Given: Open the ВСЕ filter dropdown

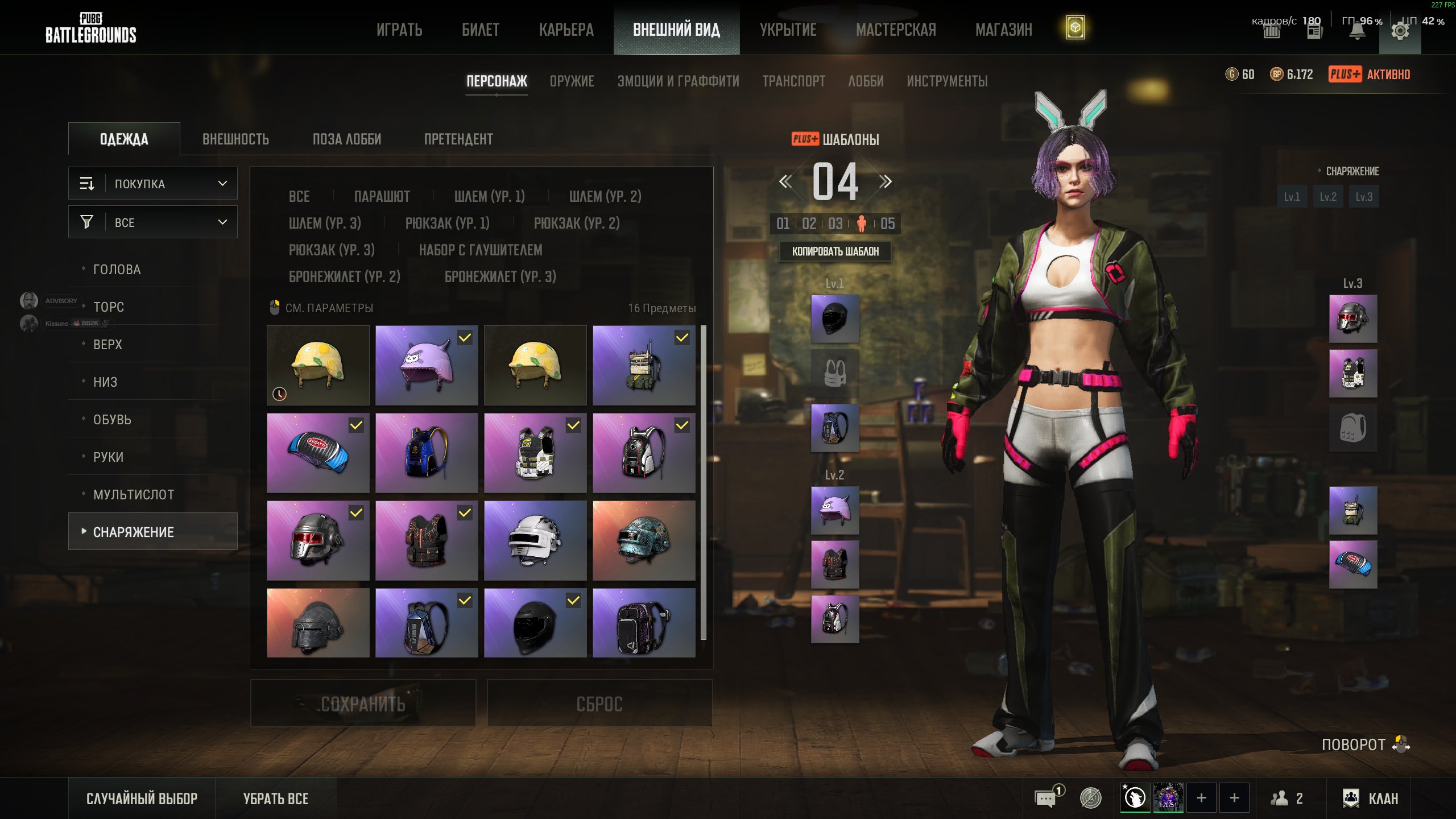Looking at the screenshot, I should tap(153, 222).
